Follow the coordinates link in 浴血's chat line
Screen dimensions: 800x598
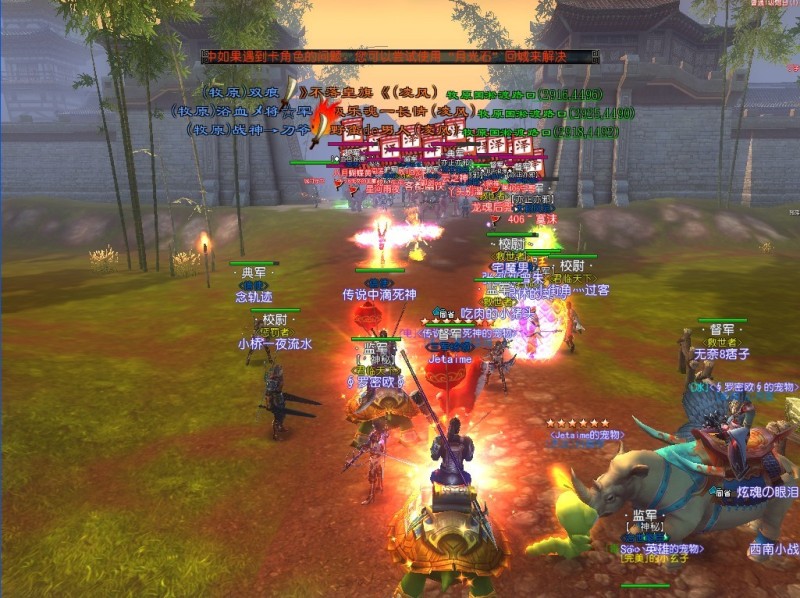[x=555, y=113]
